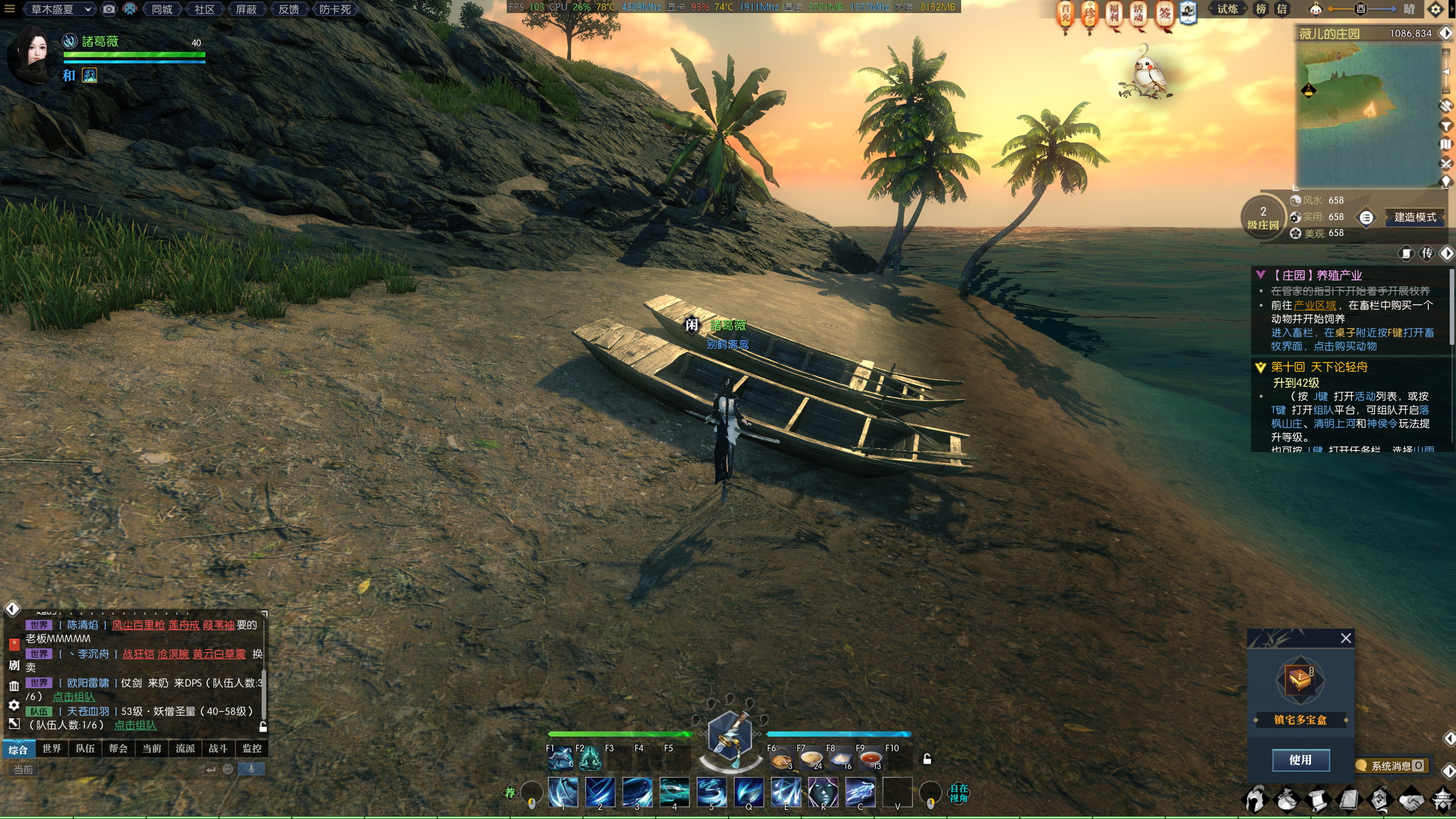Open the 帮会 chat tab
This screenshot has height=819, width=1456.
pyautogui.click(x=118, y=748)
